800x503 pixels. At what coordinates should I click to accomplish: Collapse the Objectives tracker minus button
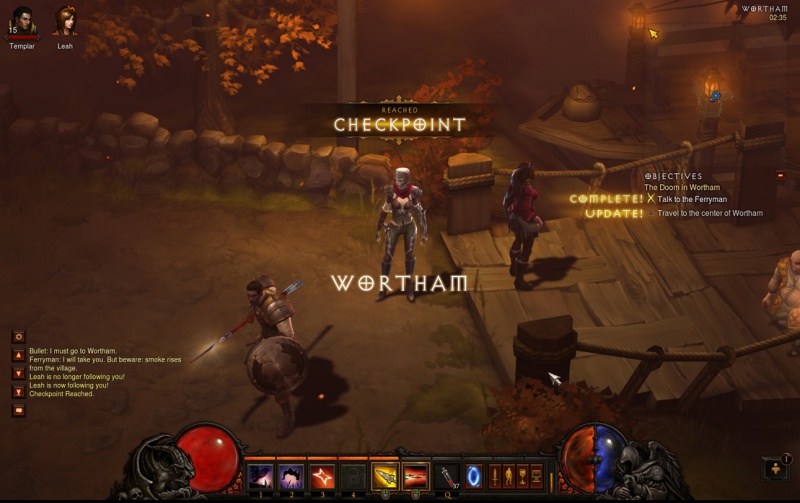coord(781,176)
